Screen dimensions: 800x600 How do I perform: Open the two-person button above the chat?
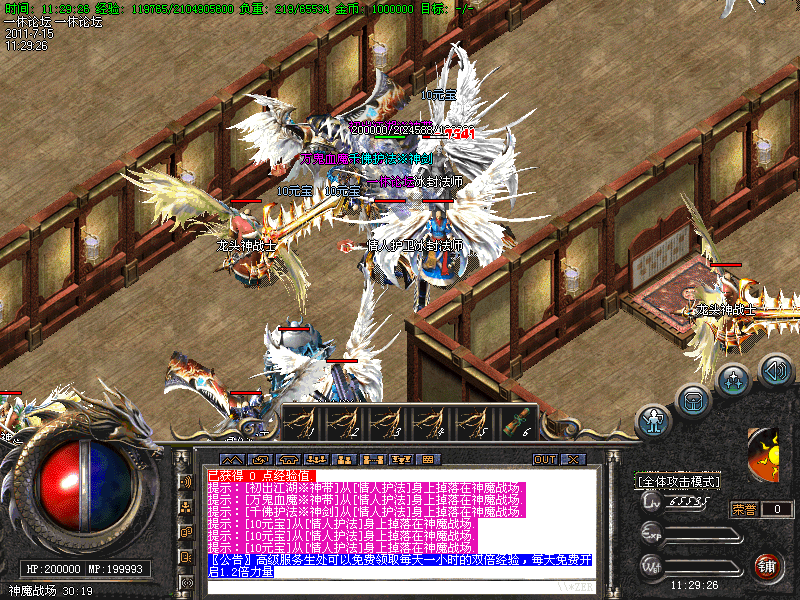pyautogui.click(x=345, y=460)
